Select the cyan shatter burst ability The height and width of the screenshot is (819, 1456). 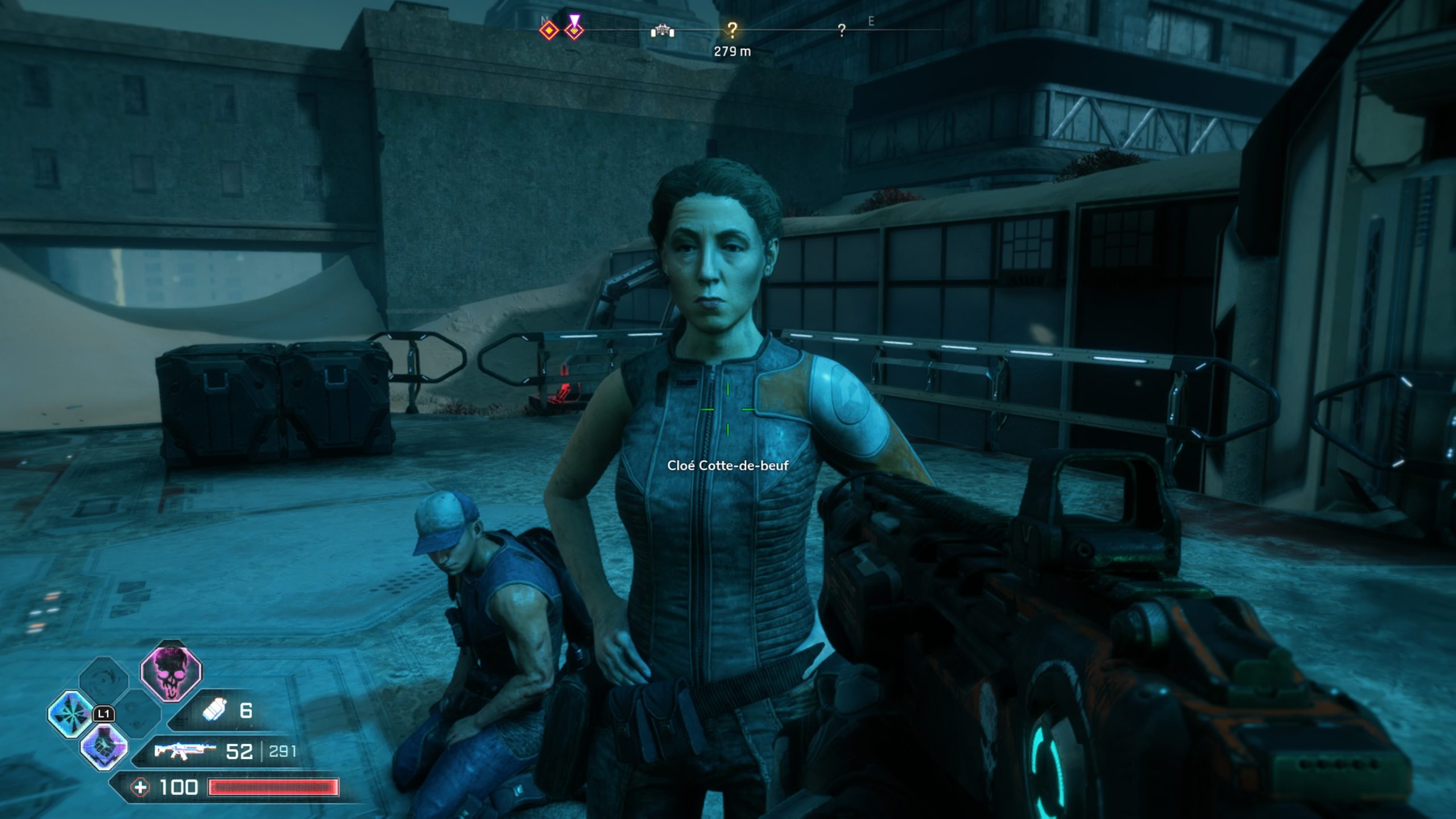71,714
